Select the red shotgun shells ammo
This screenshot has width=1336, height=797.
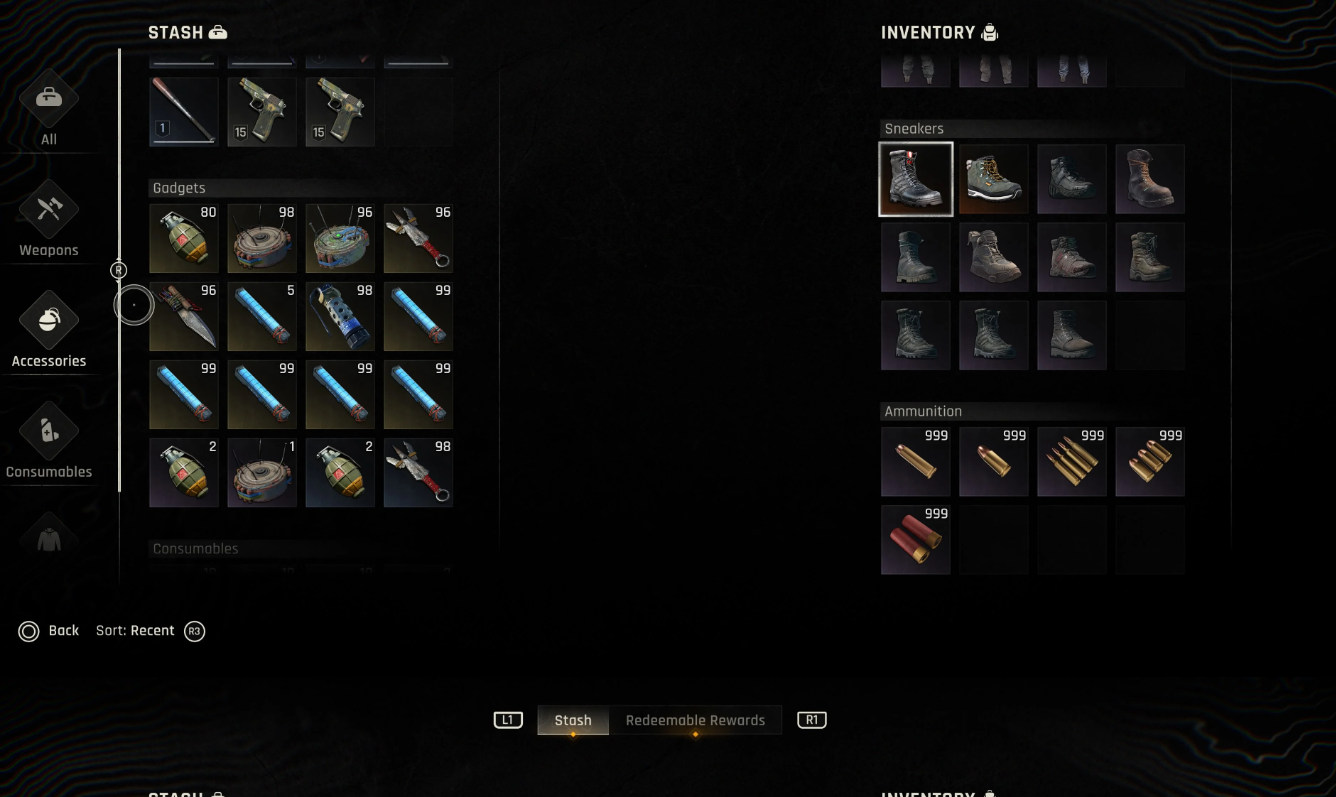[x=916, y=540]
